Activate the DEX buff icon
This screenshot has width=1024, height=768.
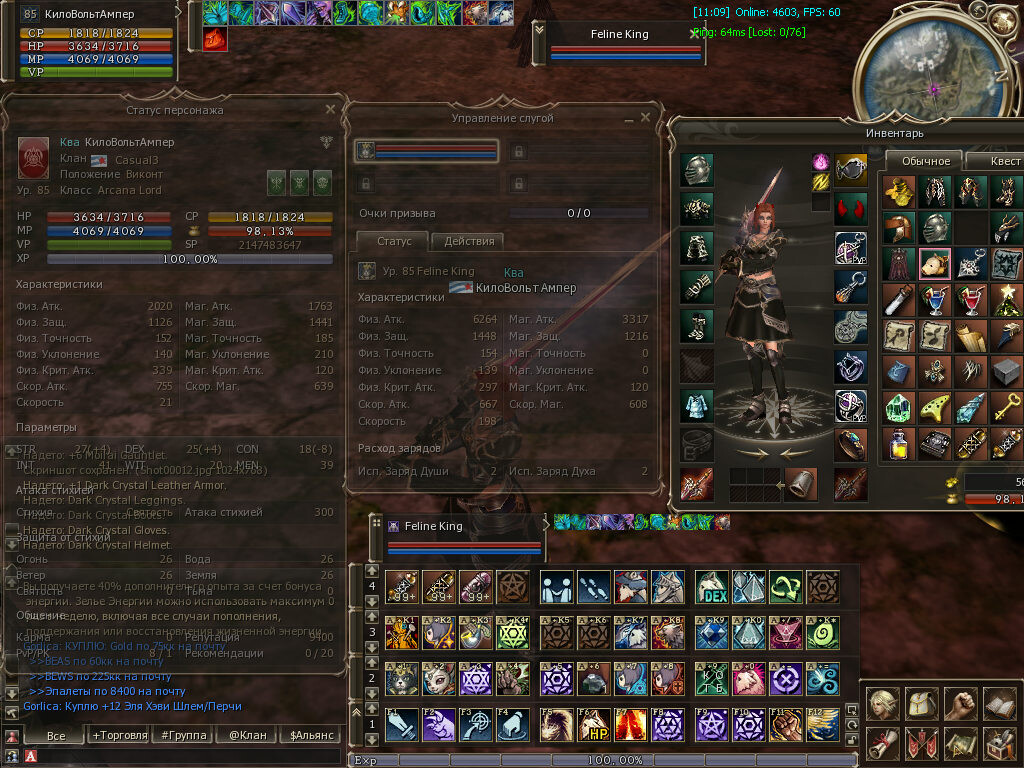pyautogui.click(x=711, y=587)
